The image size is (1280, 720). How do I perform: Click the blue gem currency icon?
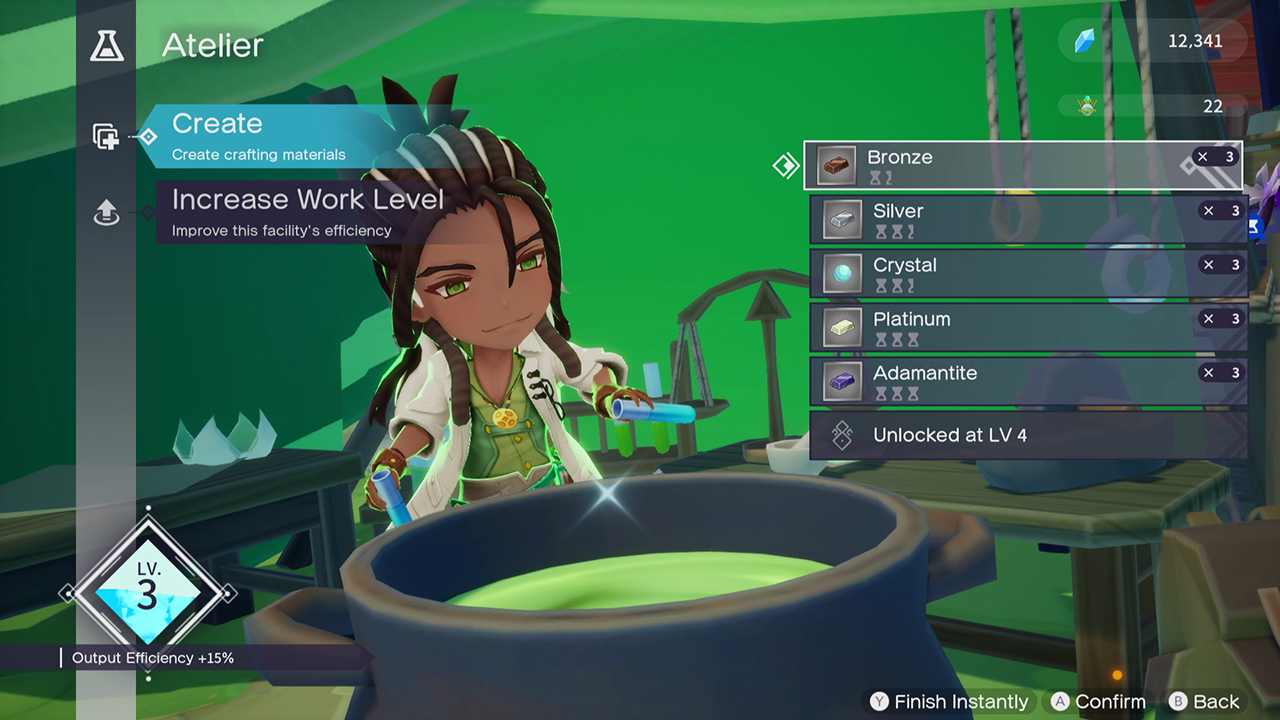click(1086, 41)
